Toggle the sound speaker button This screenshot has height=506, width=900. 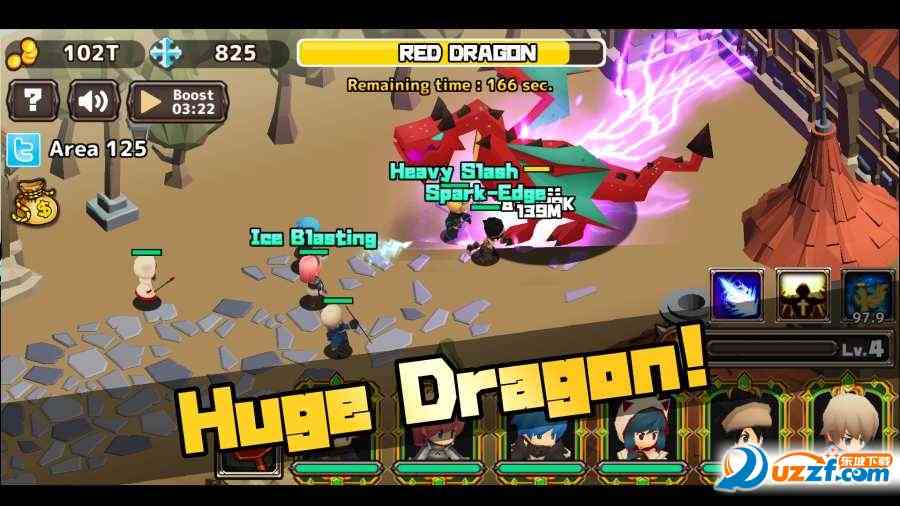[93, 101]
